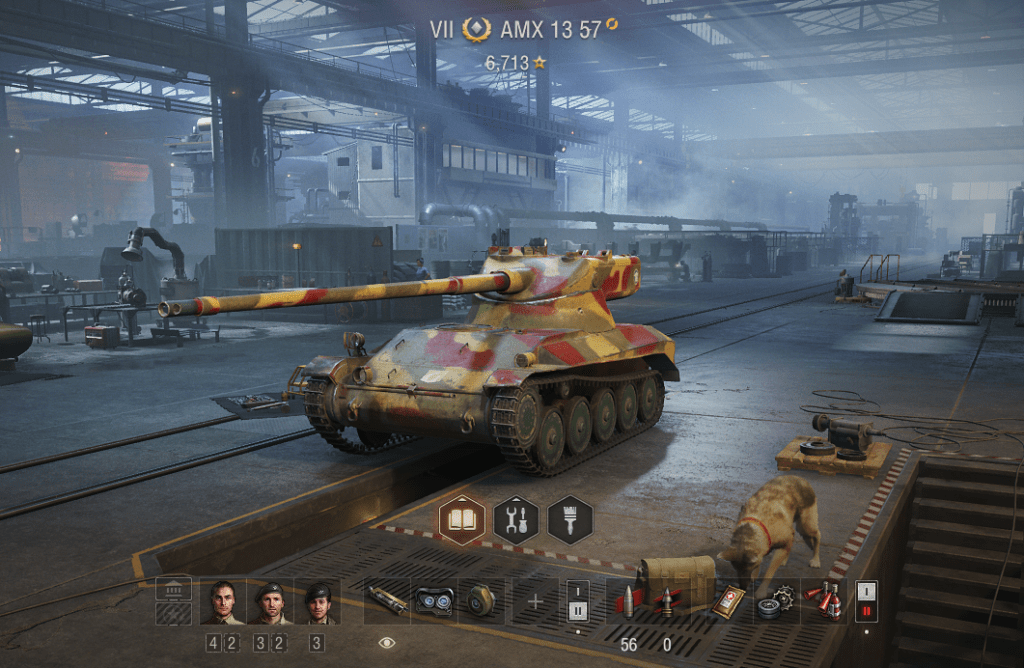Choose the round ventilation equipment slot

(485, 601)
